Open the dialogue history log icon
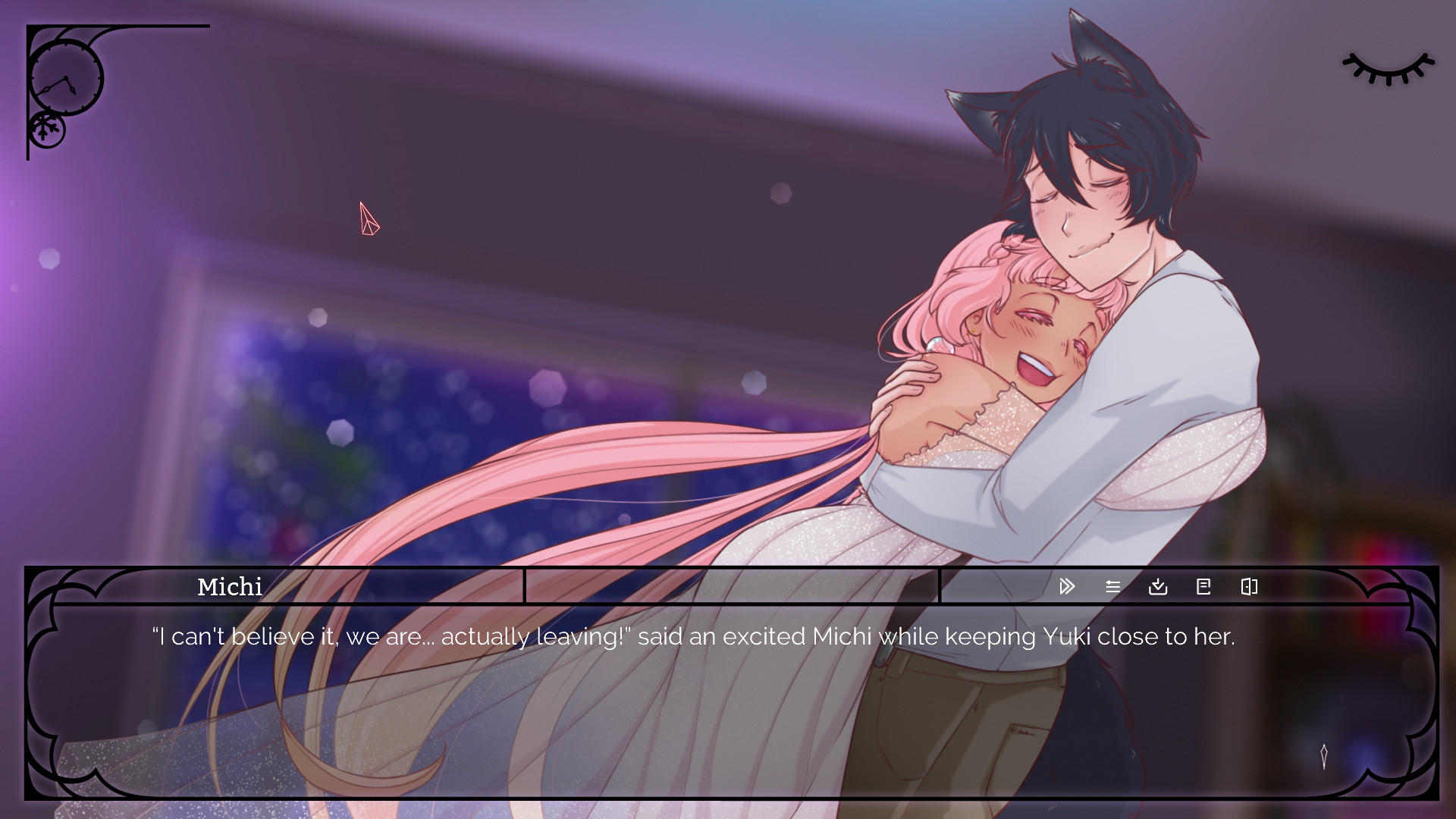The width and height of the screenshot is (1456, 819). click(x=1203, y=586)
